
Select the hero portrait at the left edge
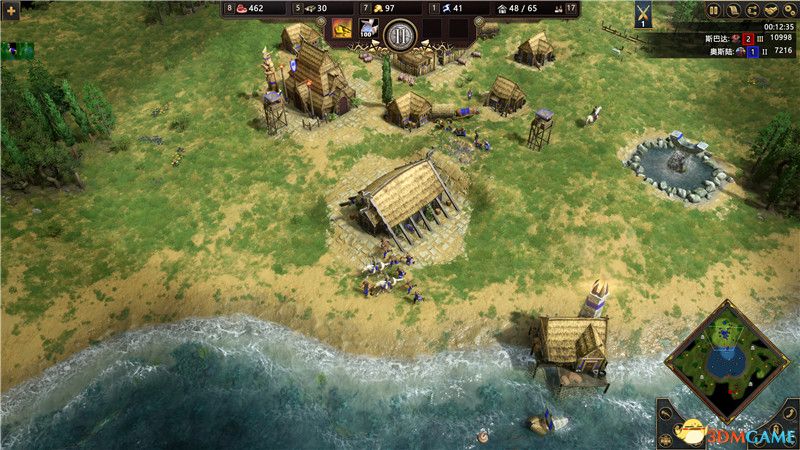[x=17, y=49]
